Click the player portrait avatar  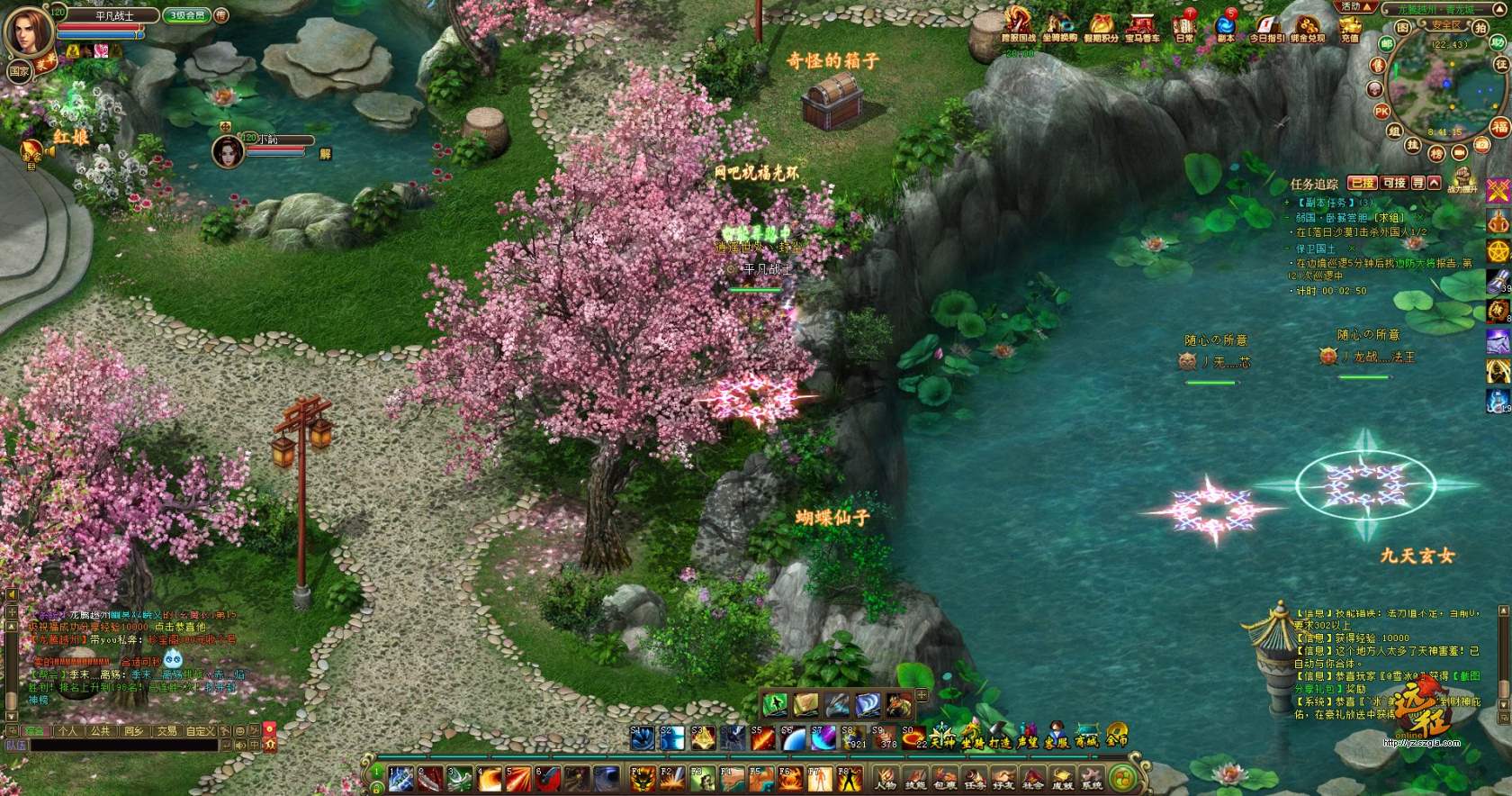pos(28,32)
